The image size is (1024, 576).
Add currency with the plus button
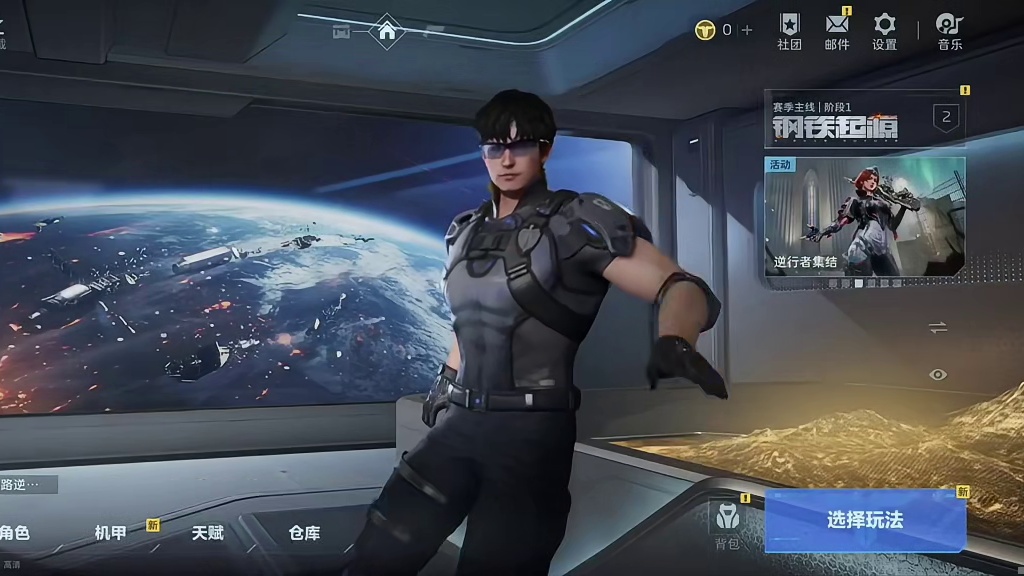click(747, 30)
